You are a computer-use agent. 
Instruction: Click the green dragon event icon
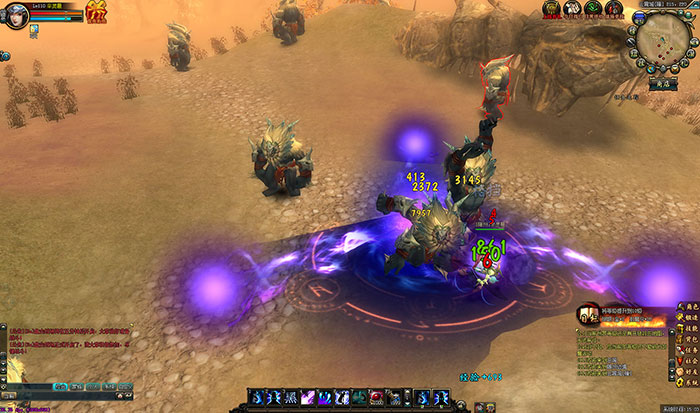tap(593, 9)
